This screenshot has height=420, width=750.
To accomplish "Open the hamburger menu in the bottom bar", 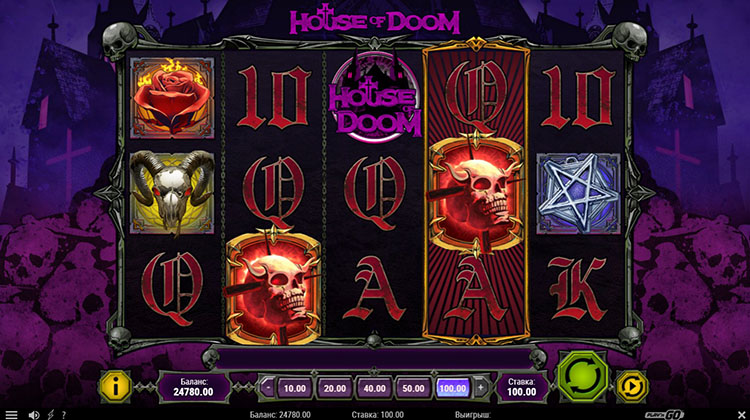I will [11, 413].
